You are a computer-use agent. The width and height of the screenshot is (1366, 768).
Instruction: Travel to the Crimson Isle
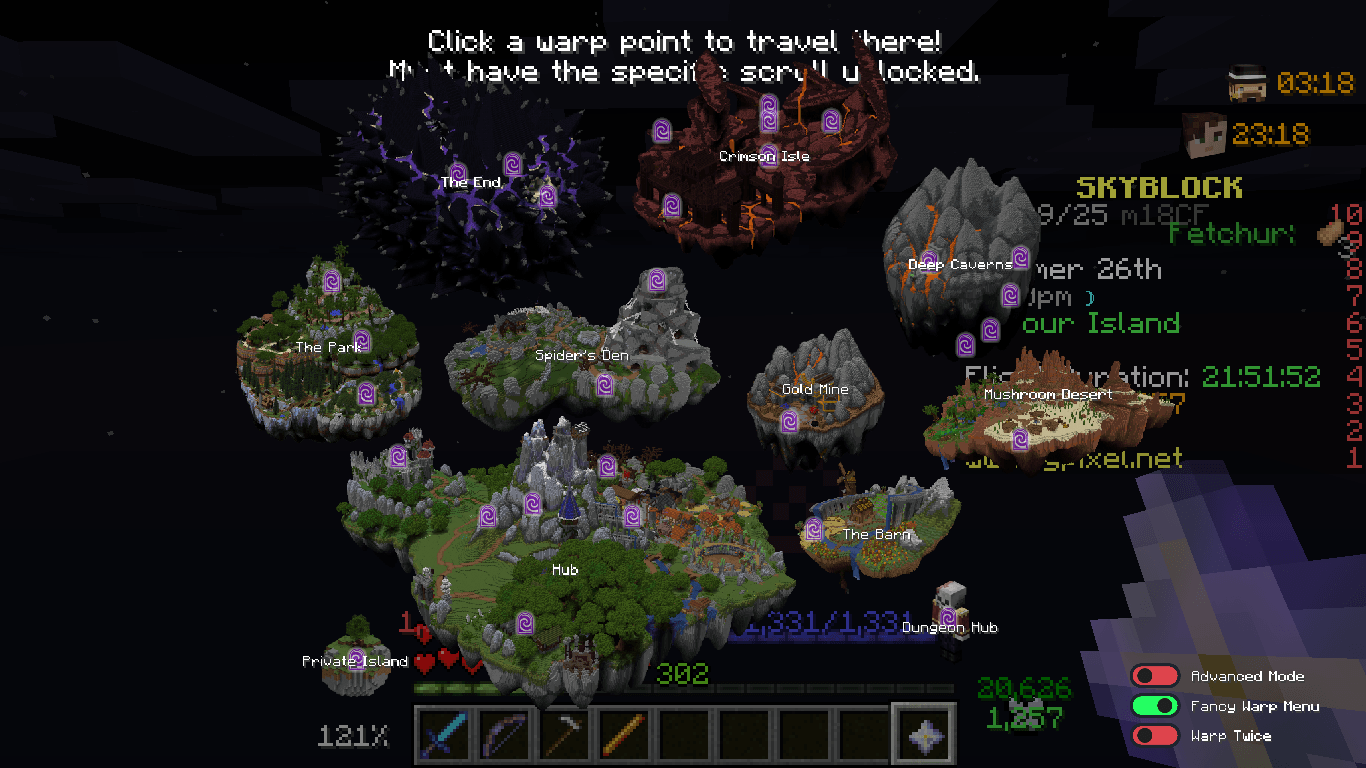(x=764, y=156)
